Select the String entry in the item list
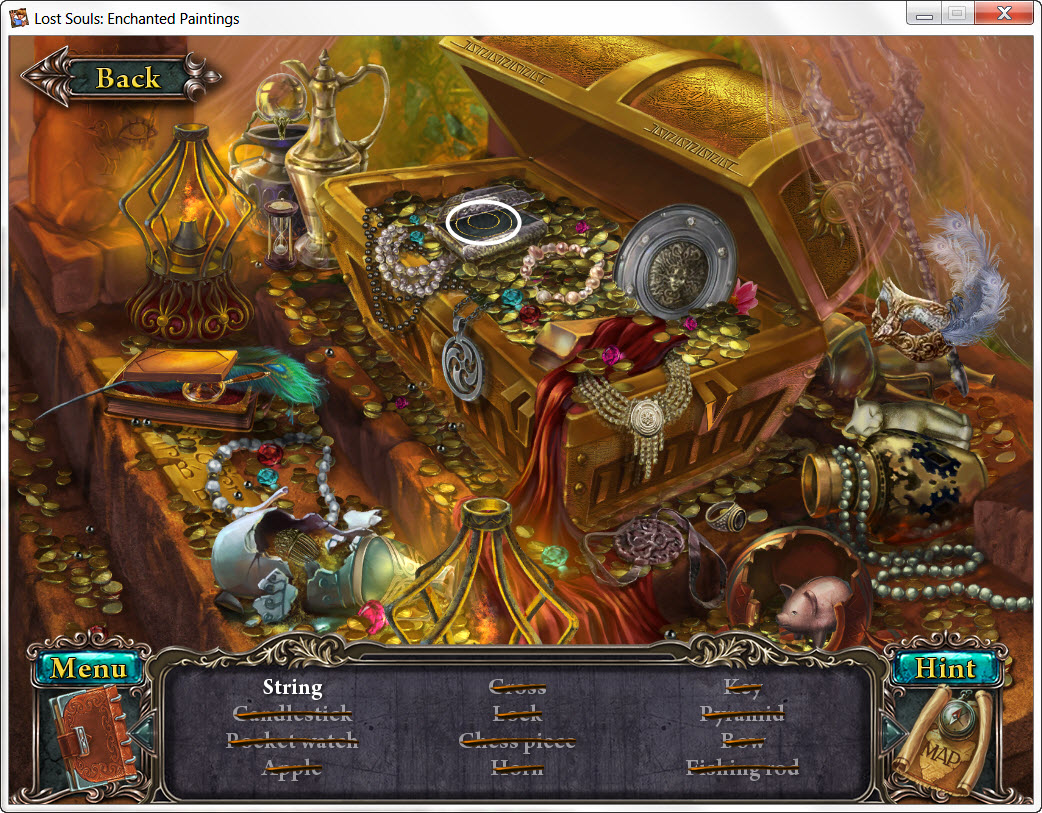 pyautogui.click(x=292, y=687)
